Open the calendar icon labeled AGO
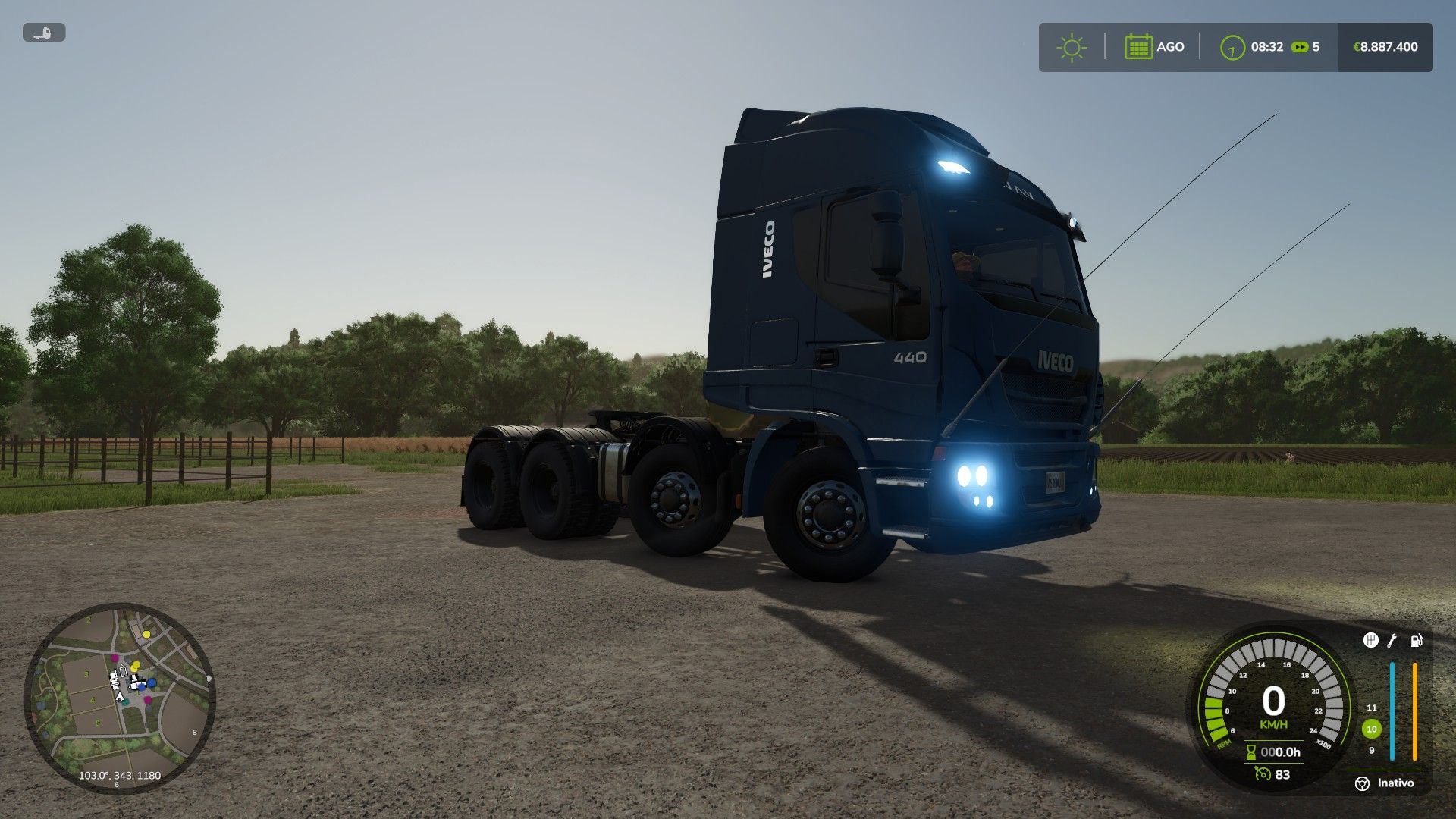Image resolution: width=1456 pixels, height=819 pixels. pyautogui.click(x=1138, y=47)
